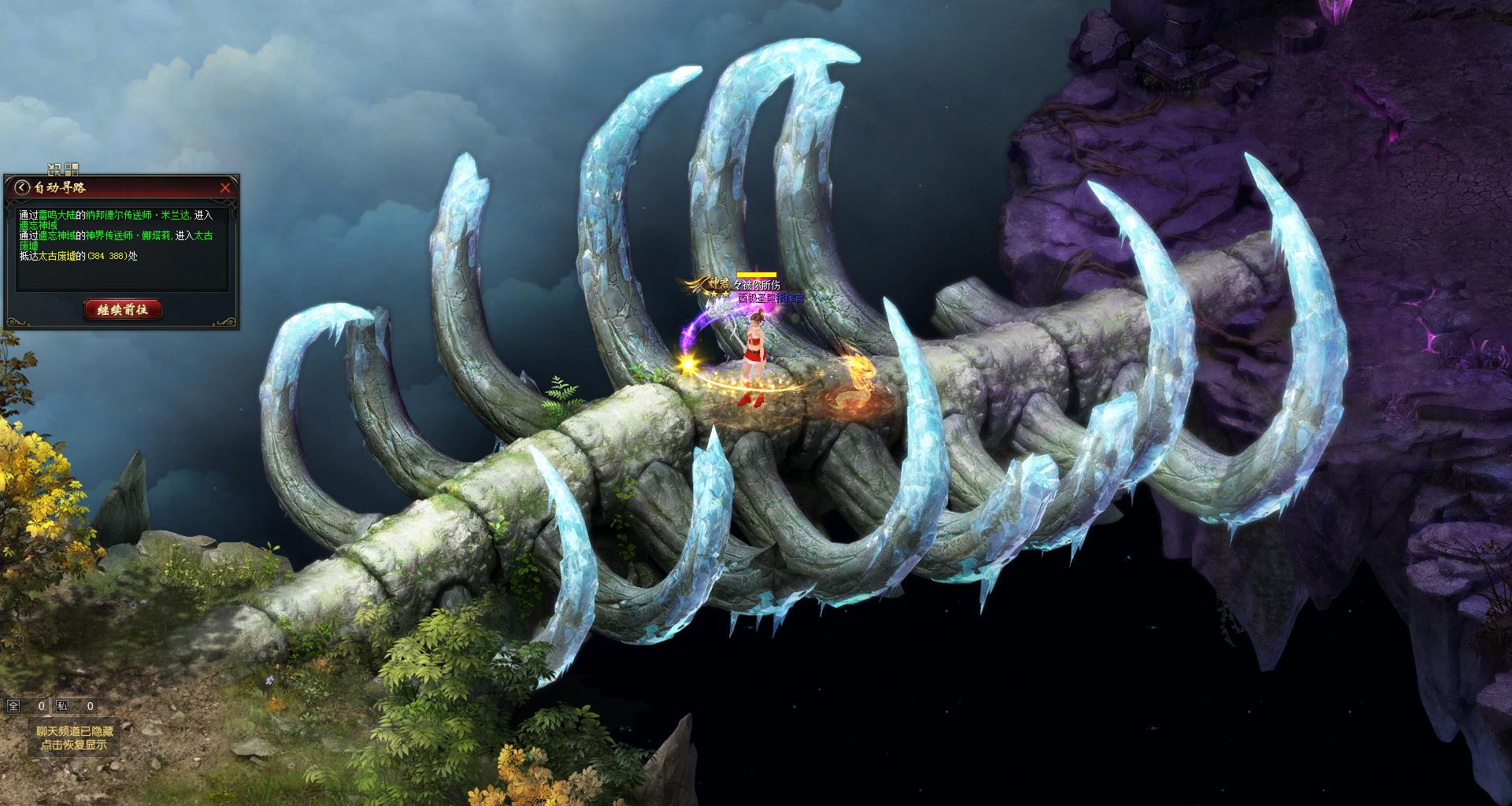Open the 私 private message counter

tap(62, 706)
